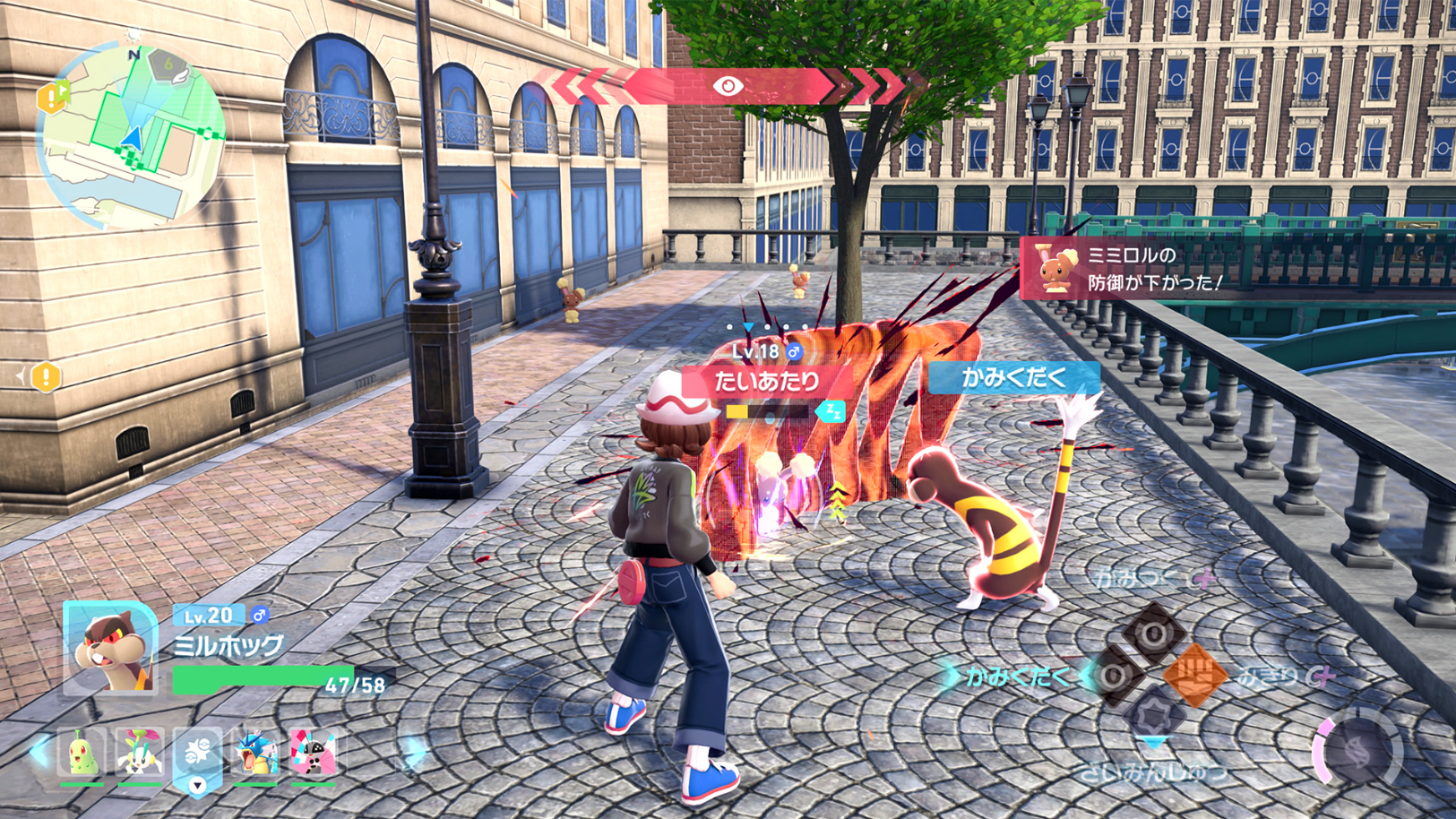Click the party bar right arrow

tap(413, 753)
